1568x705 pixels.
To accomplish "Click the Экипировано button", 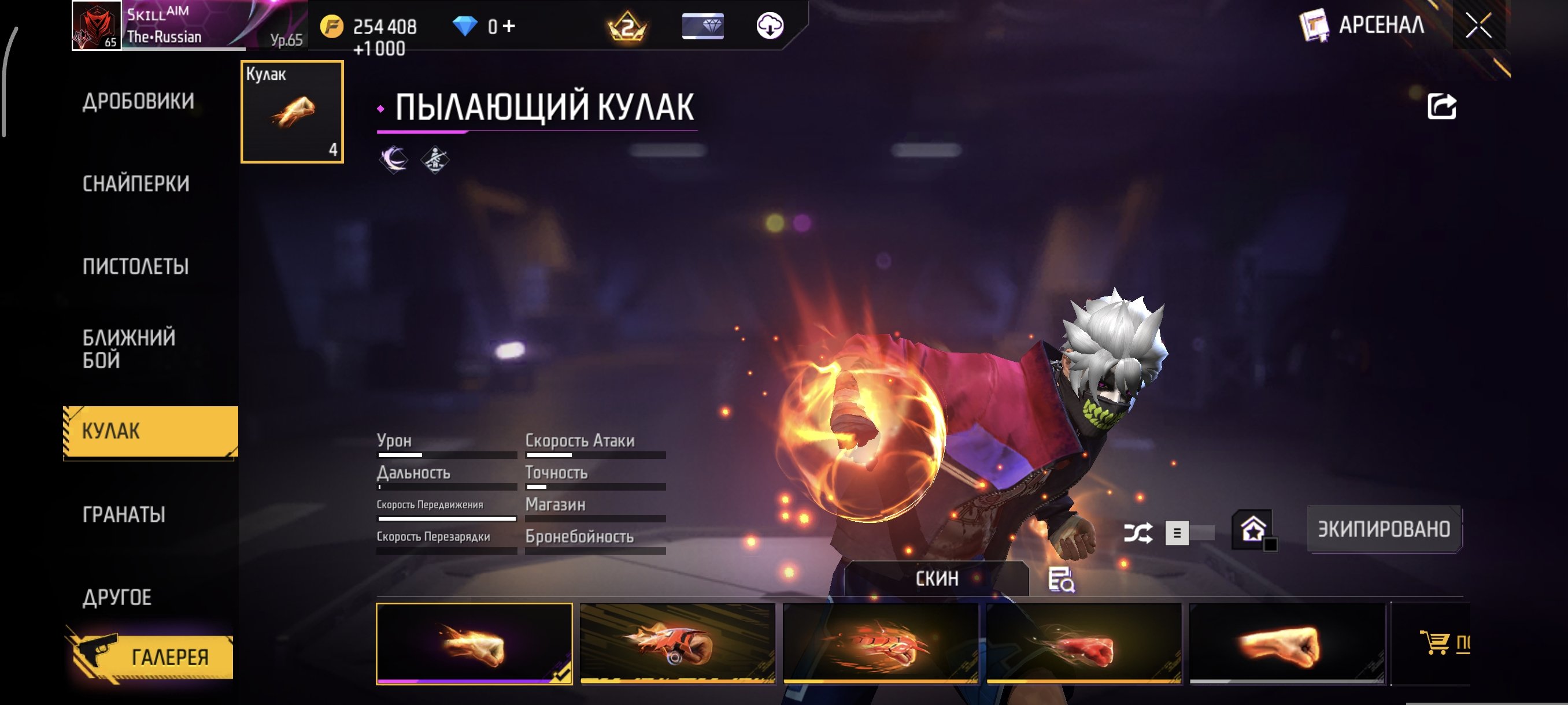I will click(x=1384, y=529).
